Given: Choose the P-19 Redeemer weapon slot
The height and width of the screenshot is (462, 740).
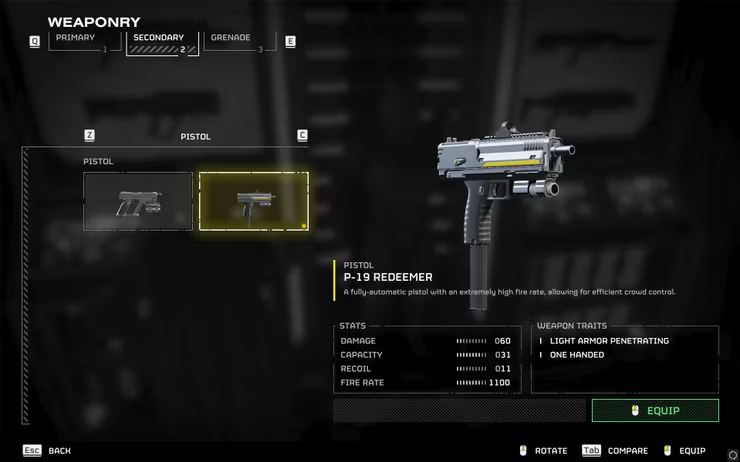Looking at the screenshot, I should pos(253,201).
